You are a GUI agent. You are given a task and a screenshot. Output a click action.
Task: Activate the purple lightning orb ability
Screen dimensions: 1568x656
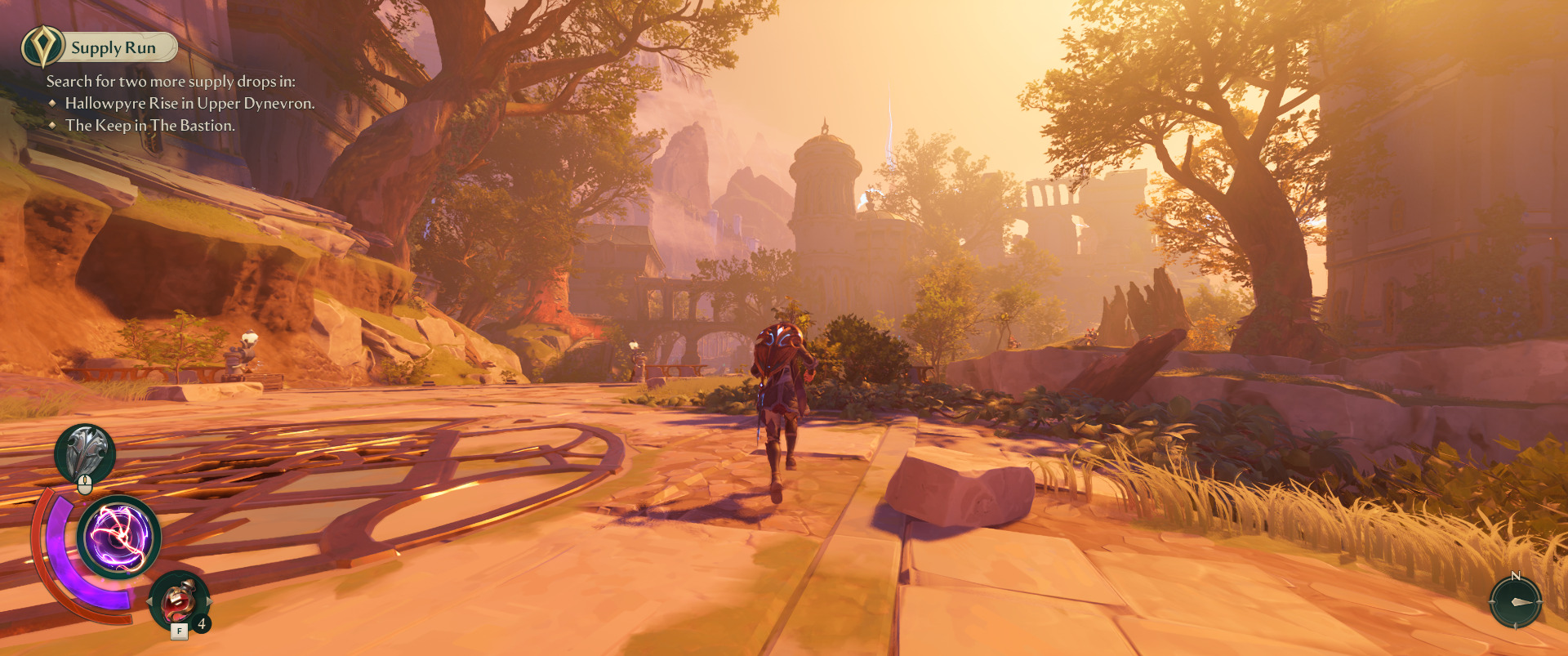(119, 538)
